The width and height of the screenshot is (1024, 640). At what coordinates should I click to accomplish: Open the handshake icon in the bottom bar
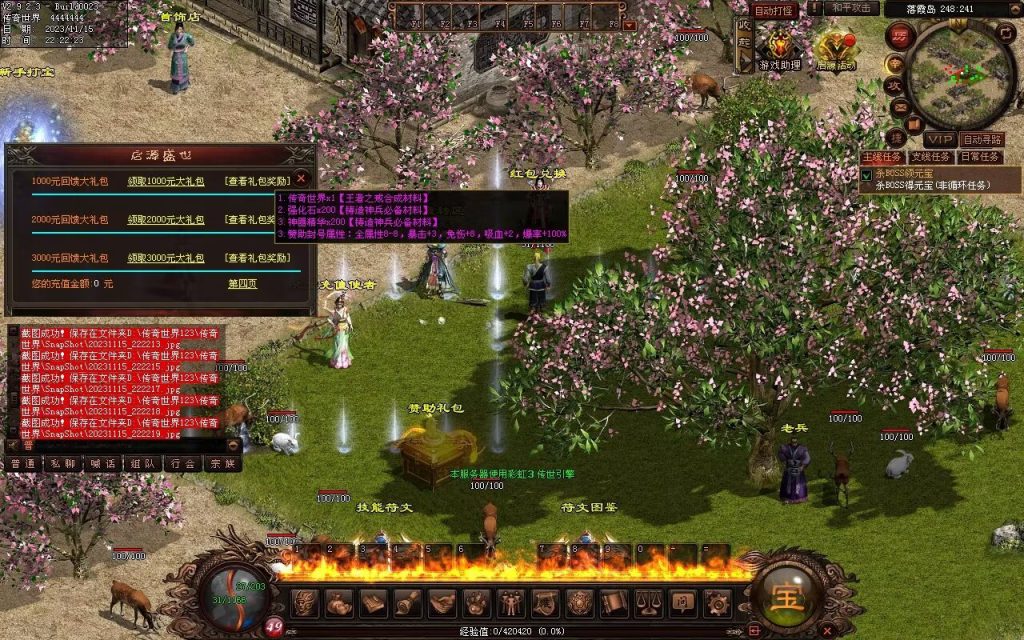pos(443,602)
